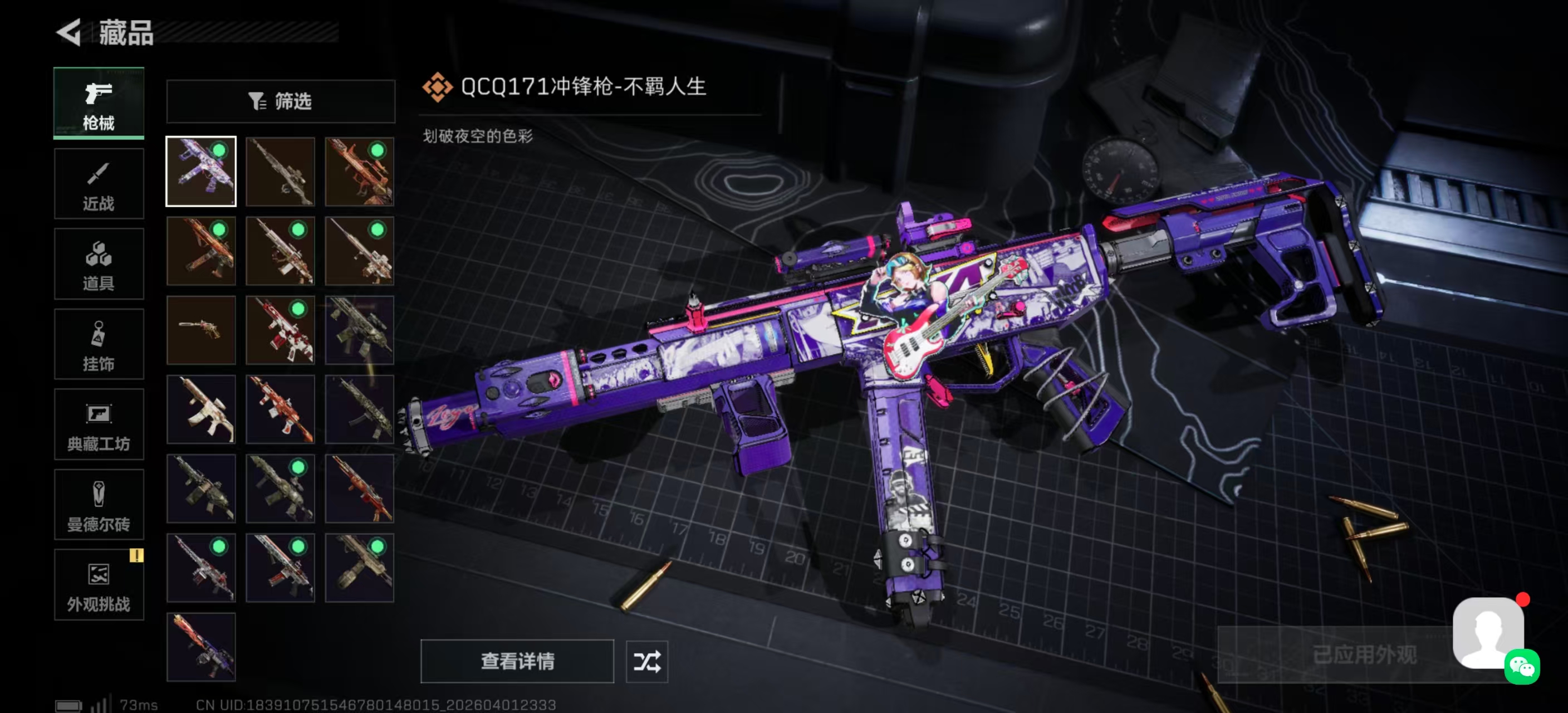The height and width of the screenshot is (713, 1568).
Task: Open the 外观挑战 appearance challenges tab
Action: tap(99, 585)
